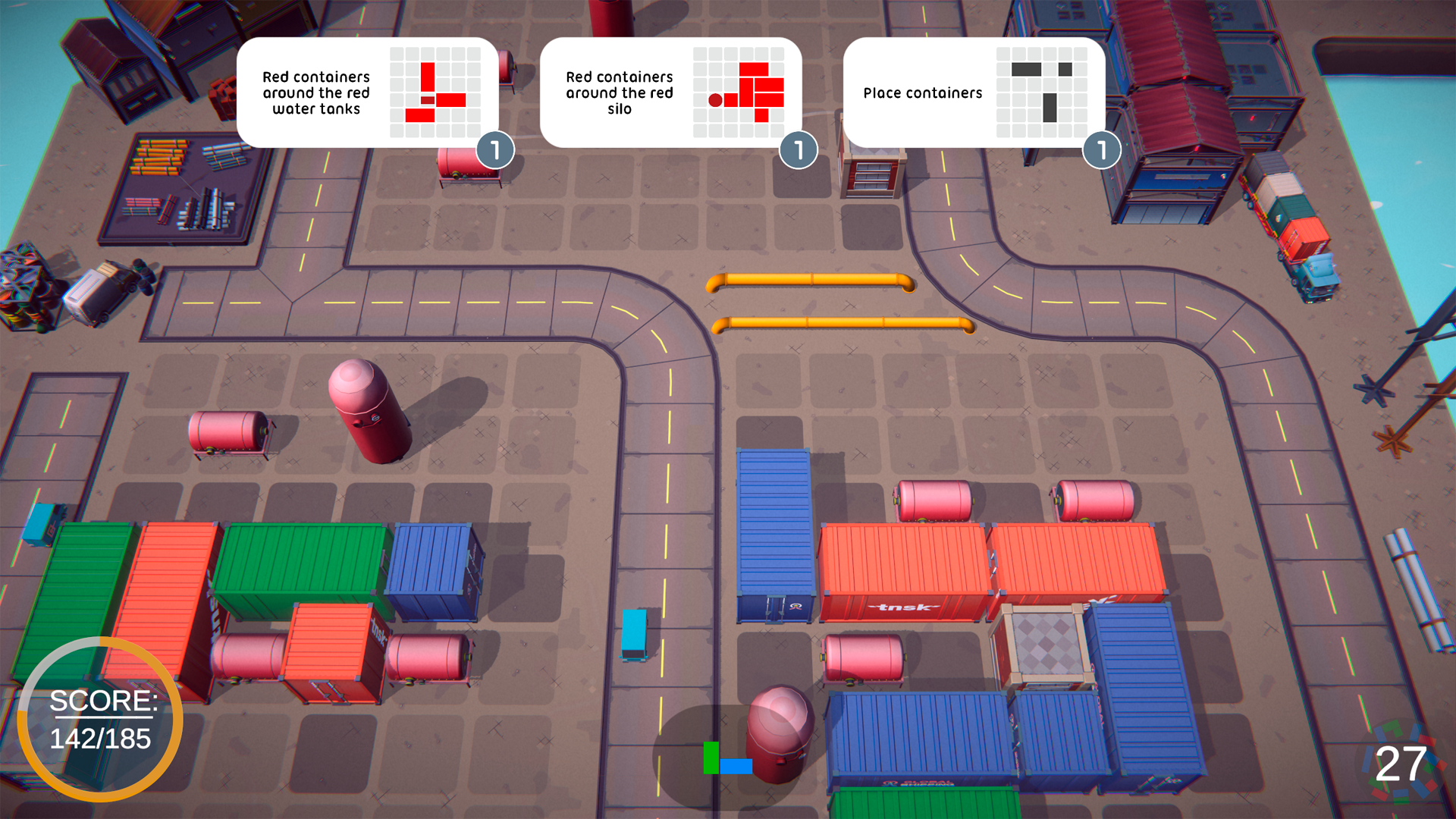1456x819 pixels.
Task: Click the counter badge on first objective card
Action: click(497, 150)
